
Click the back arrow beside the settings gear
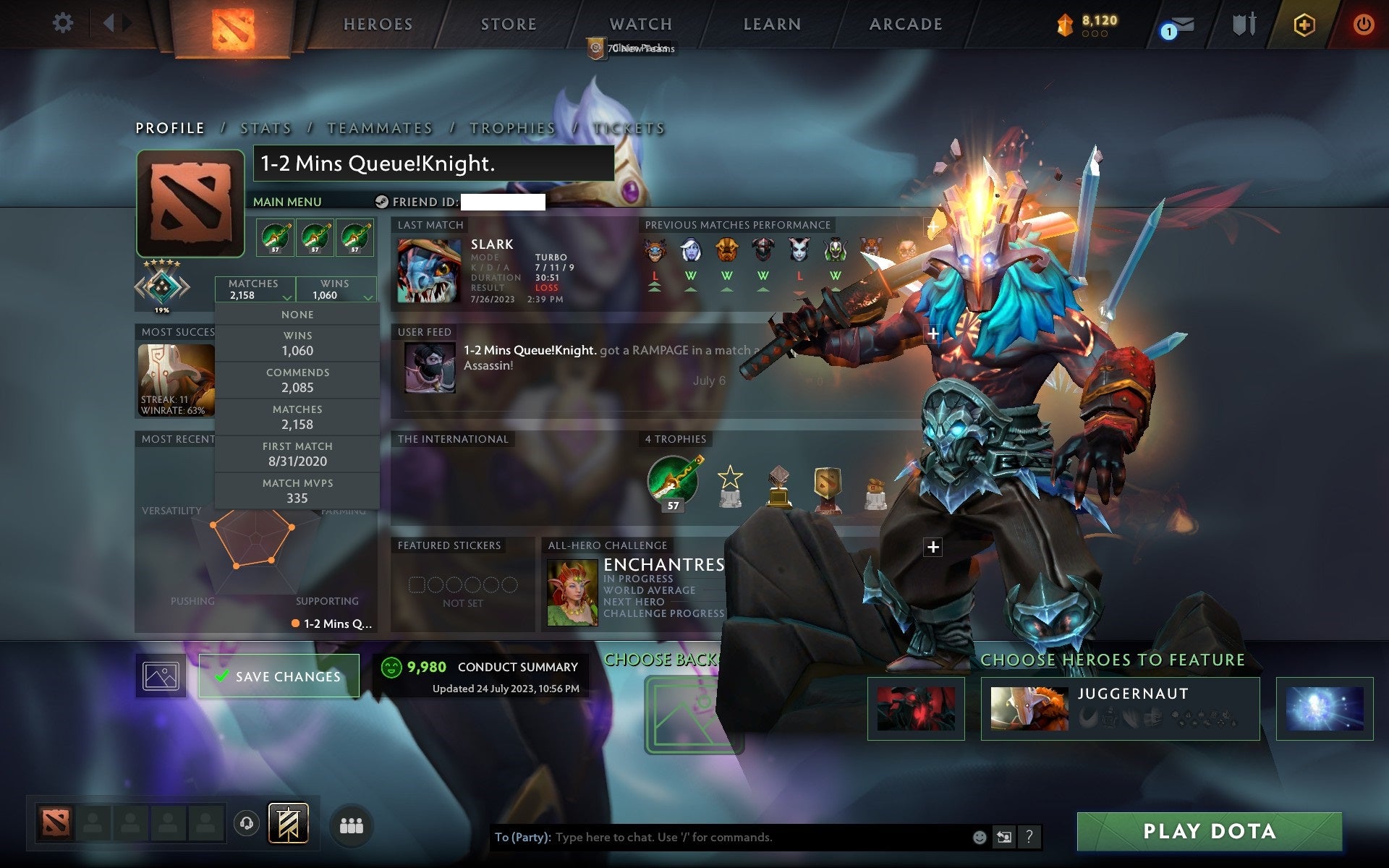110,23
